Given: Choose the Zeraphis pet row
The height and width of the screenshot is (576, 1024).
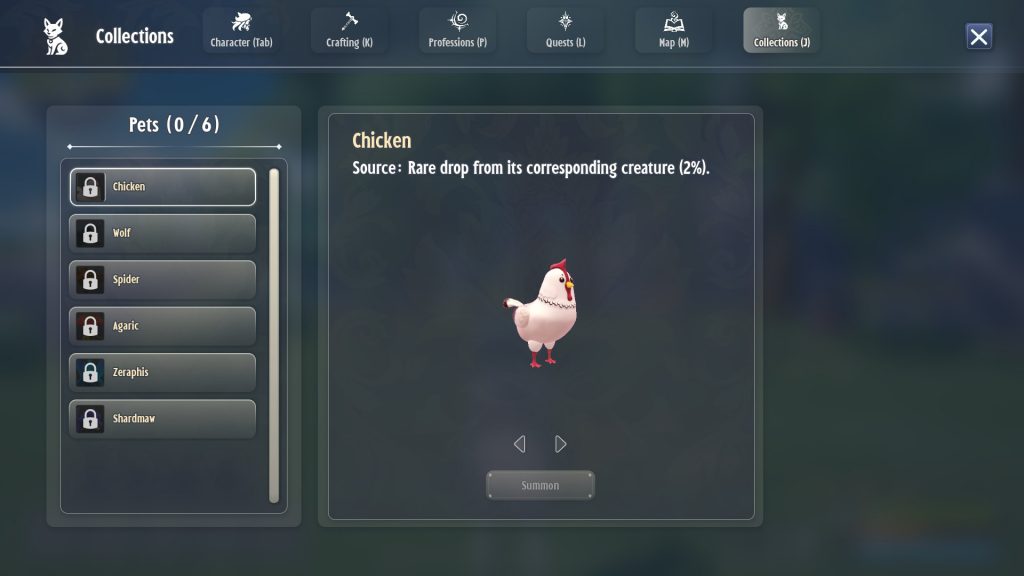Looking at the screenshot, I should [x=162, y=373].
